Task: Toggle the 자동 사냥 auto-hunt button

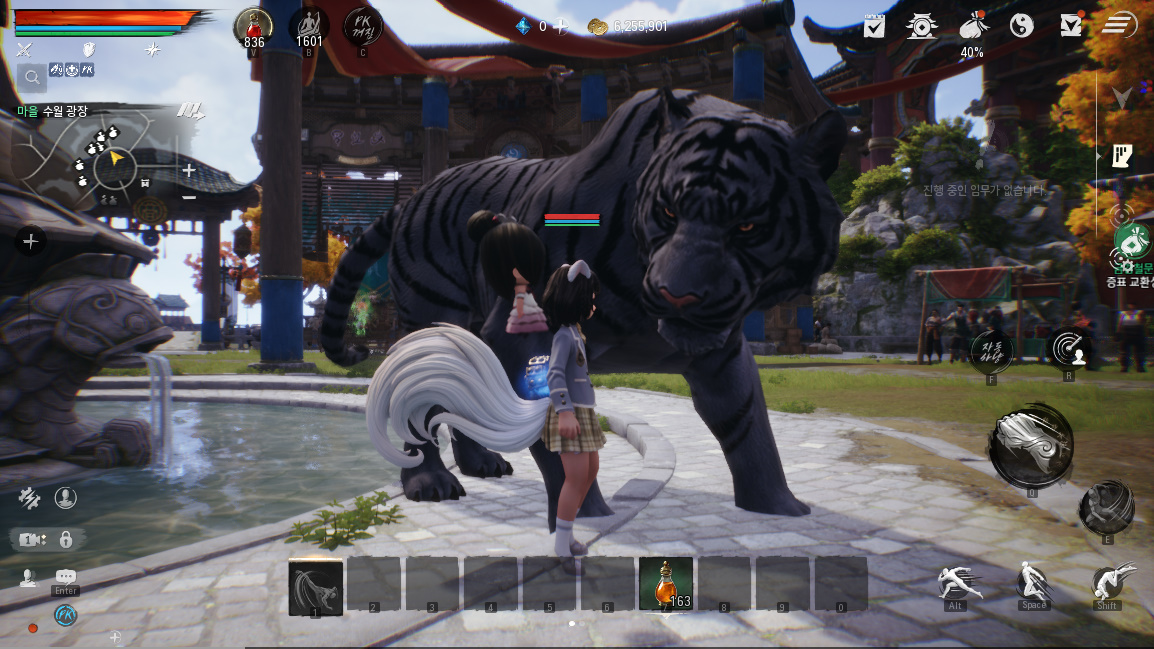Action: (991, 350)
